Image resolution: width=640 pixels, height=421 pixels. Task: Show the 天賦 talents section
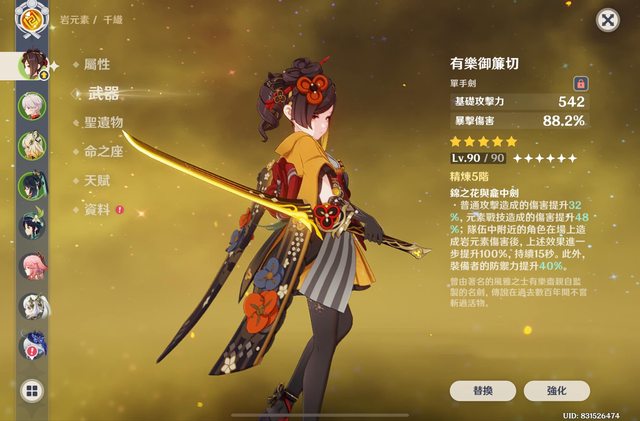[x=97, y=181]
